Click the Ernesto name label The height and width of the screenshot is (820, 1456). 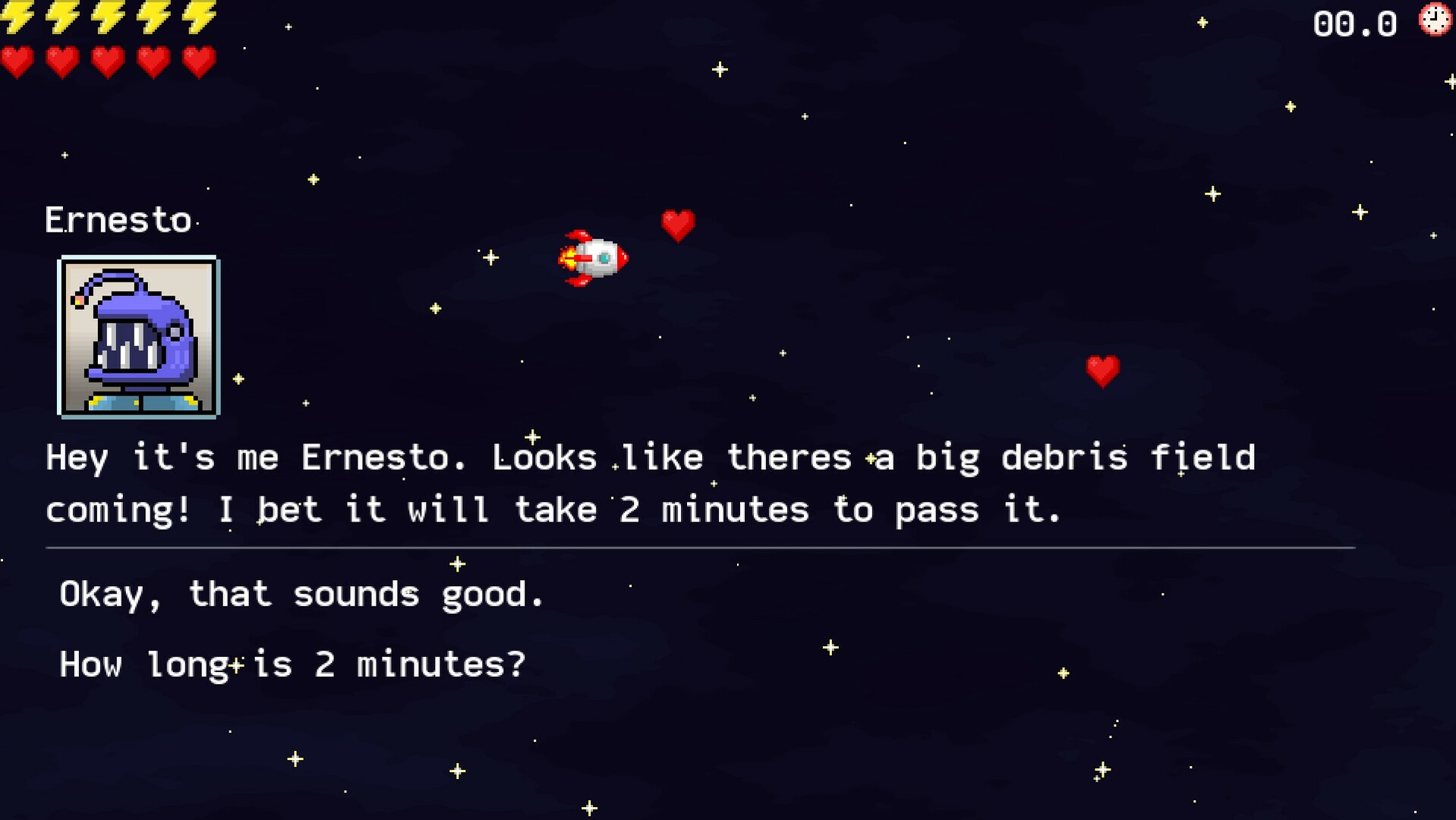[x=121, y=219]
